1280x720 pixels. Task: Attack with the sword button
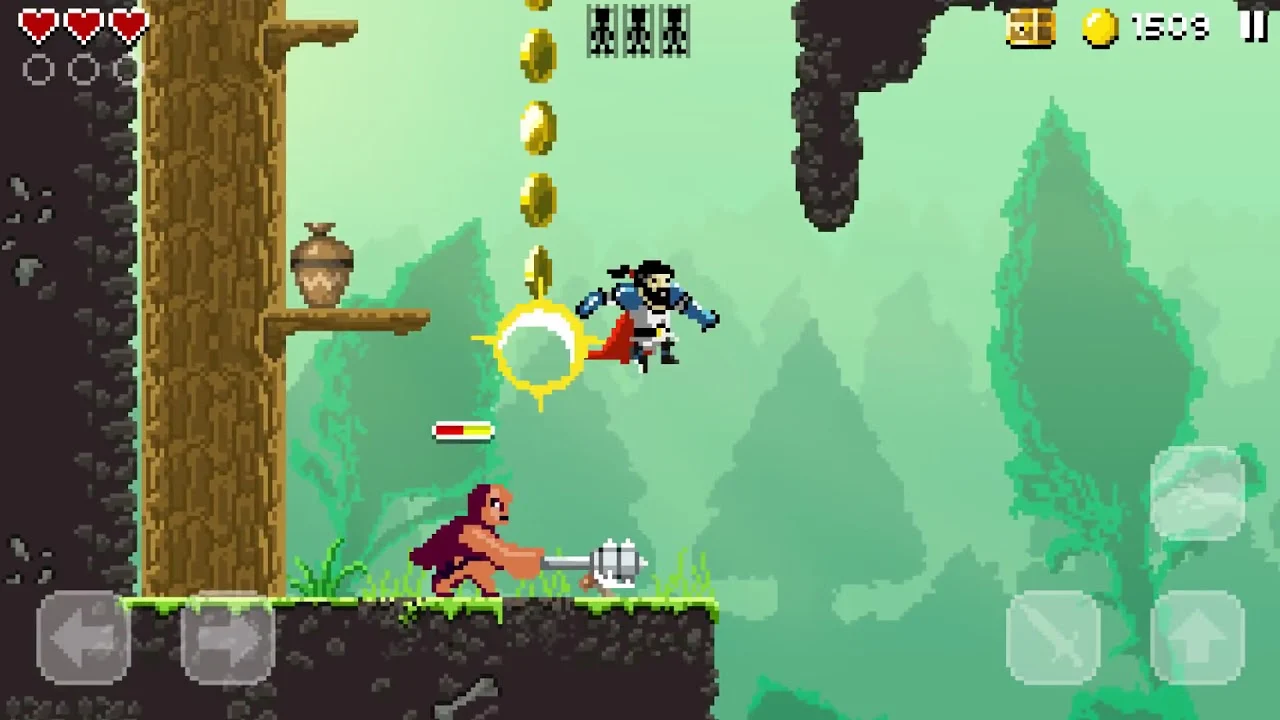(x=1053, y=637)
